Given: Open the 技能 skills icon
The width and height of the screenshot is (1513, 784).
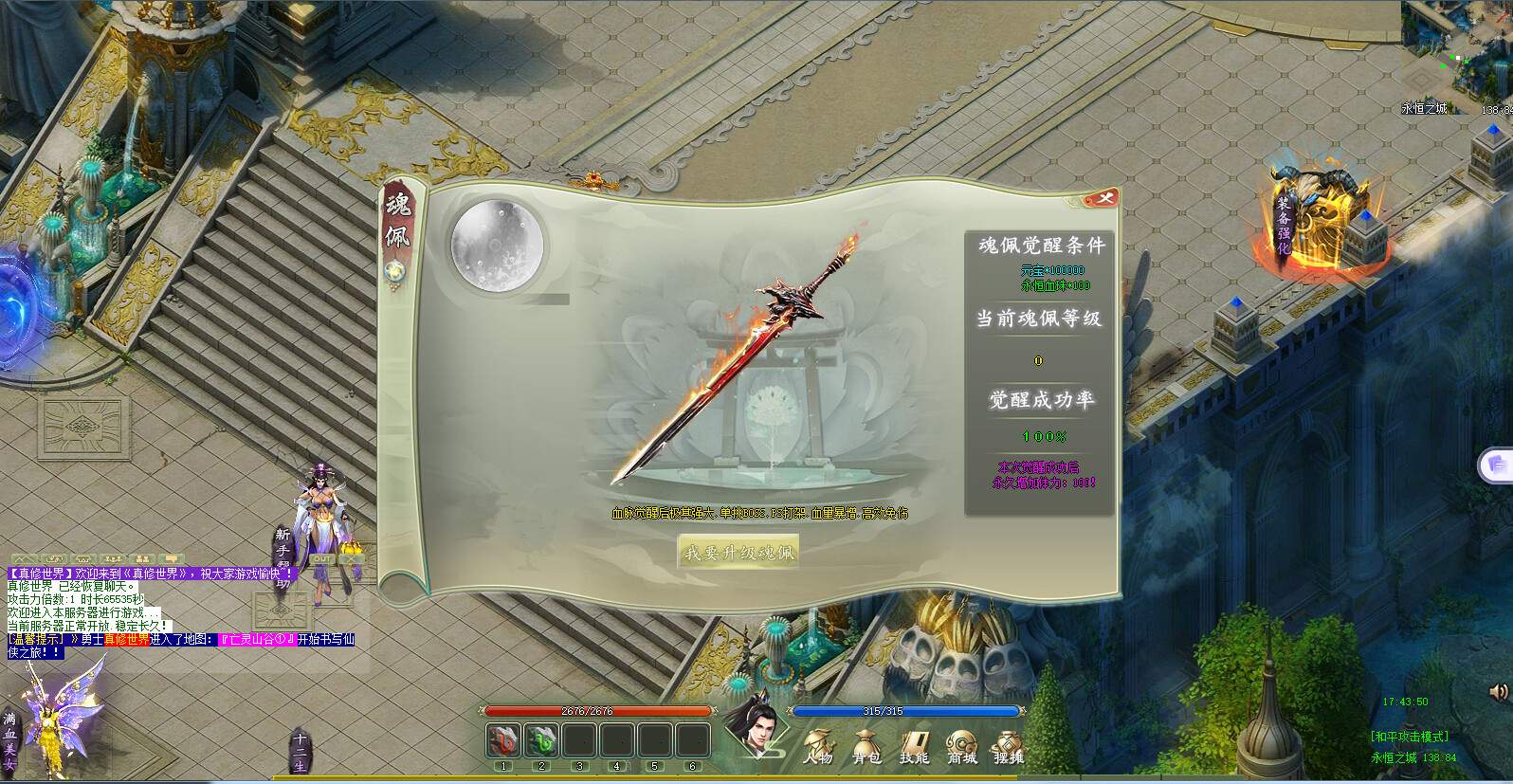Looking at the screenshot, I should (913, 742).
